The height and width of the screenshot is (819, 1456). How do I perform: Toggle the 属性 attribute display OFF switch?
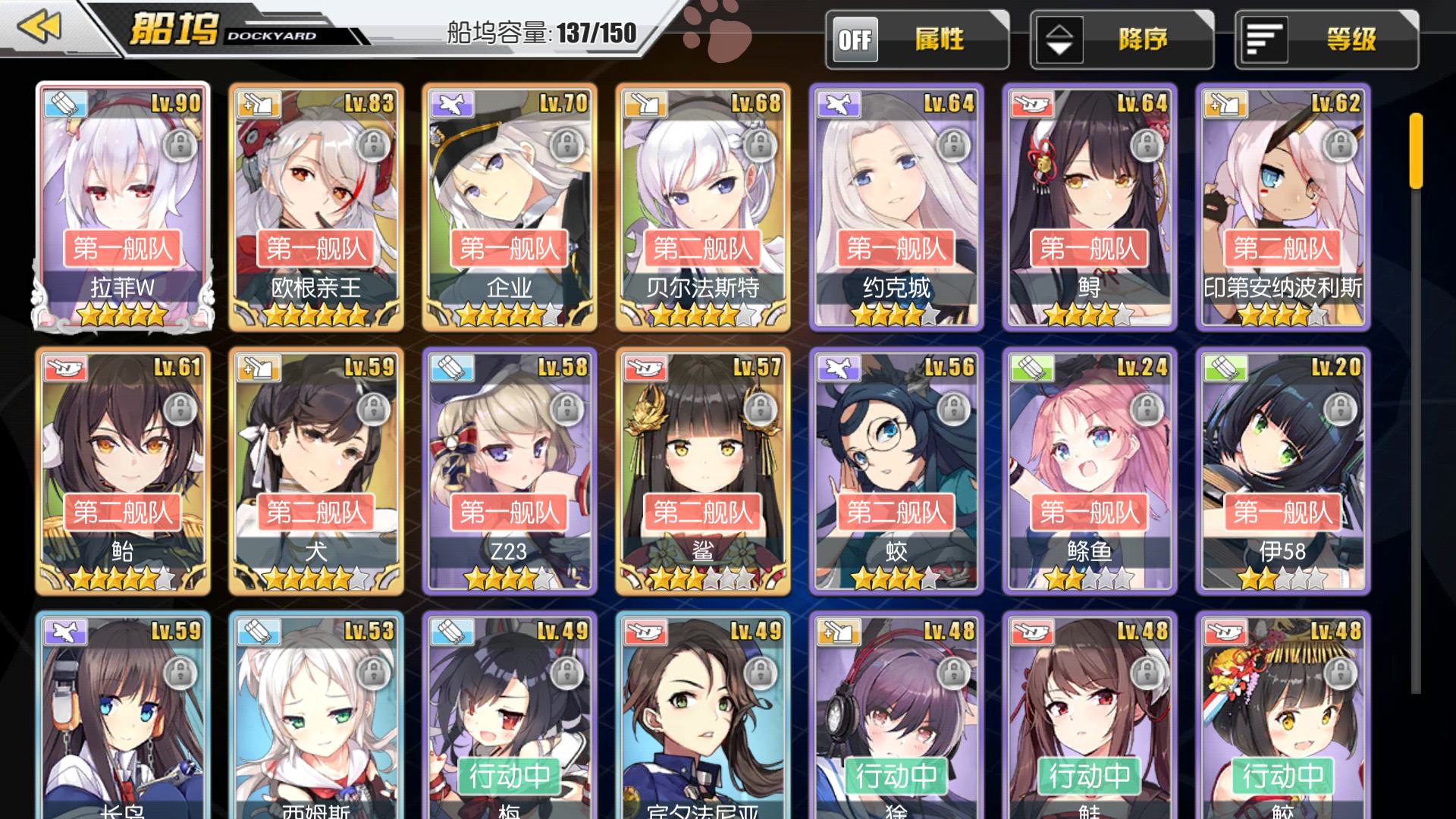click(855, 39)
